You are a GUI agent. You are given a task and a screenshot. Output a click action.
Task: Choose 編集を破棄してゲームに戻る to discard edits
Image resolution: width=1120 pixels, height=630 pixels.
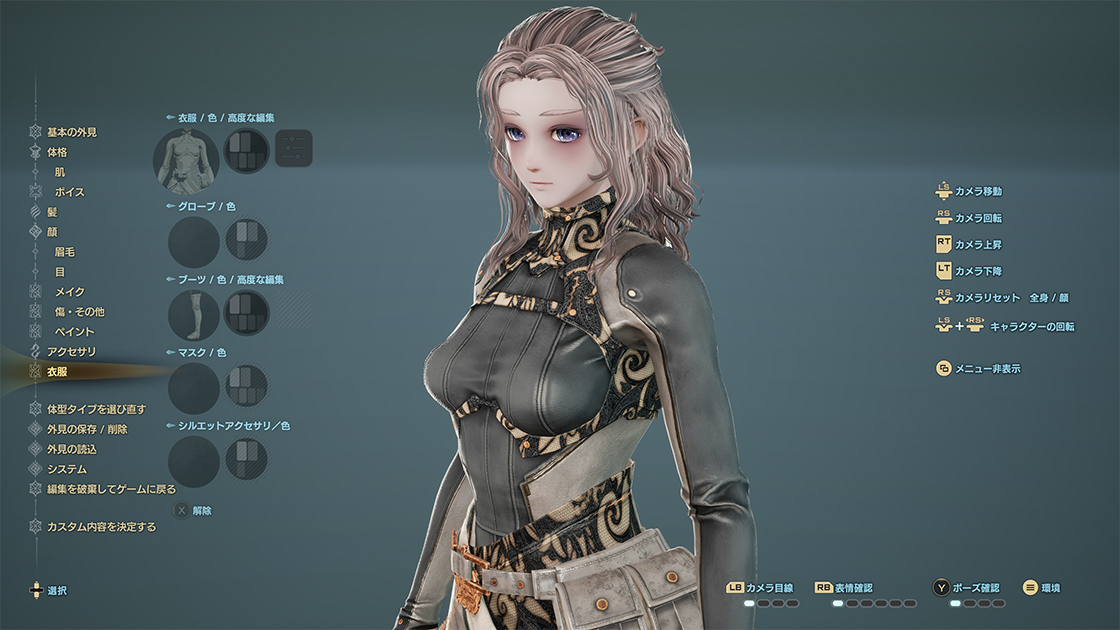111,489
